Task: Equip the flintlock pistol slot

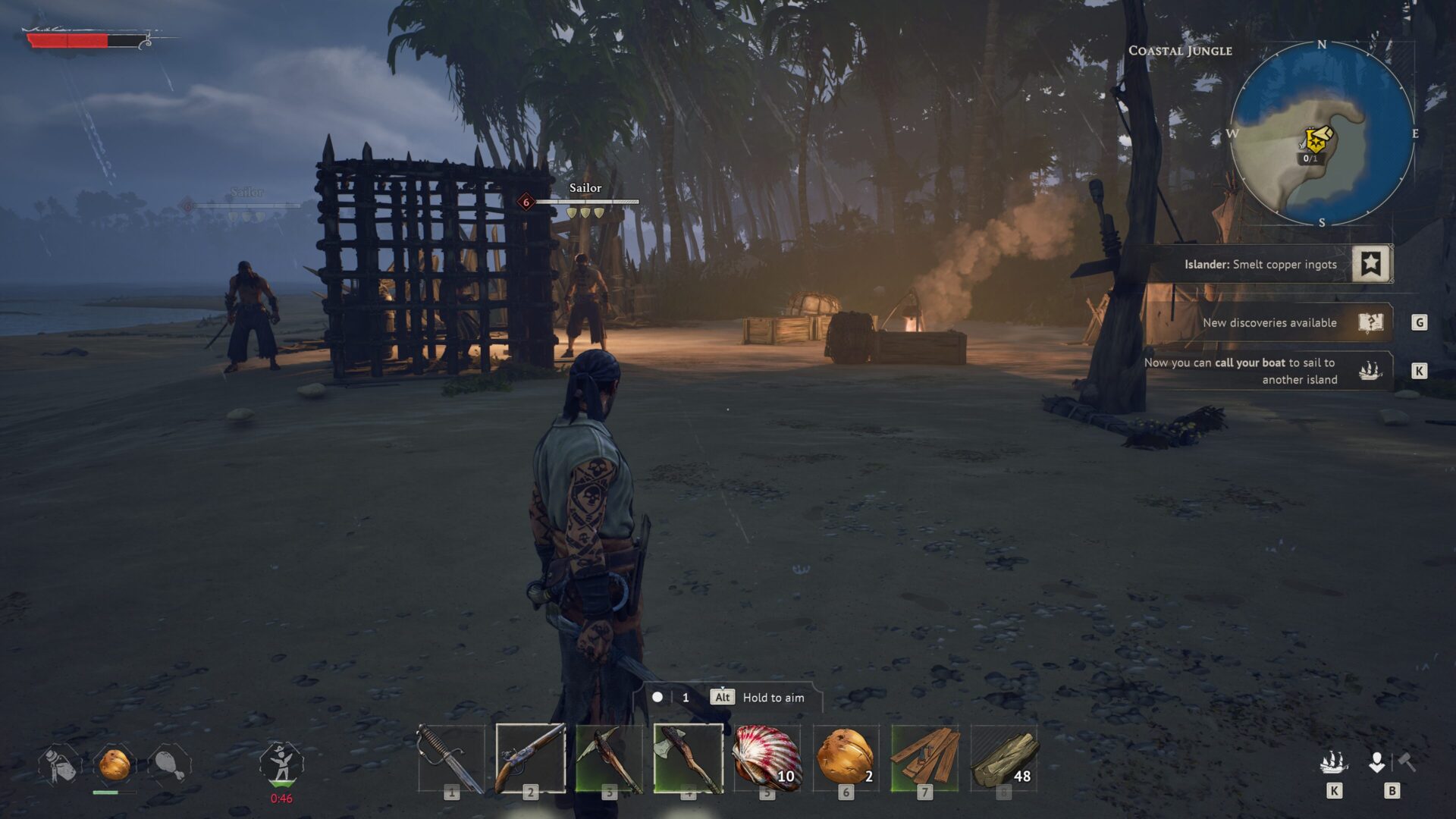Action: point(530,758)
